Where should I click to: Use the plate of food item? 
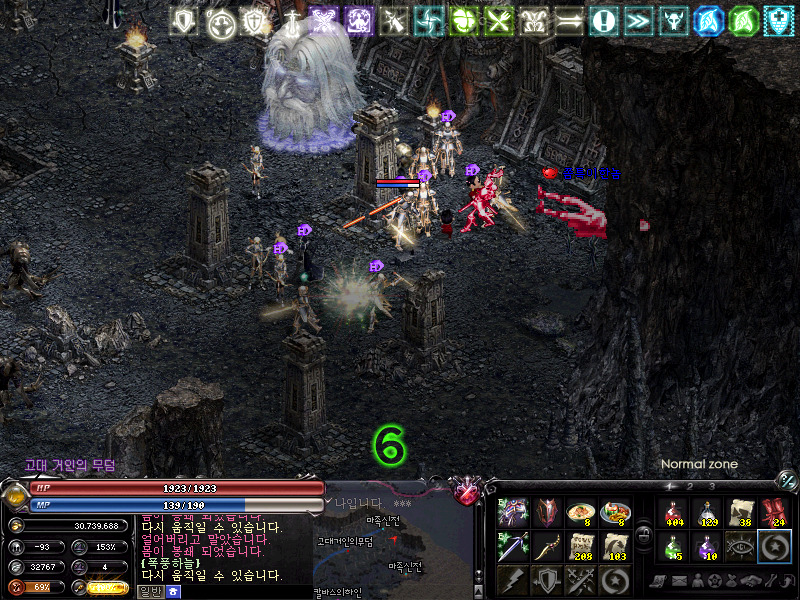tap(615, 512)
